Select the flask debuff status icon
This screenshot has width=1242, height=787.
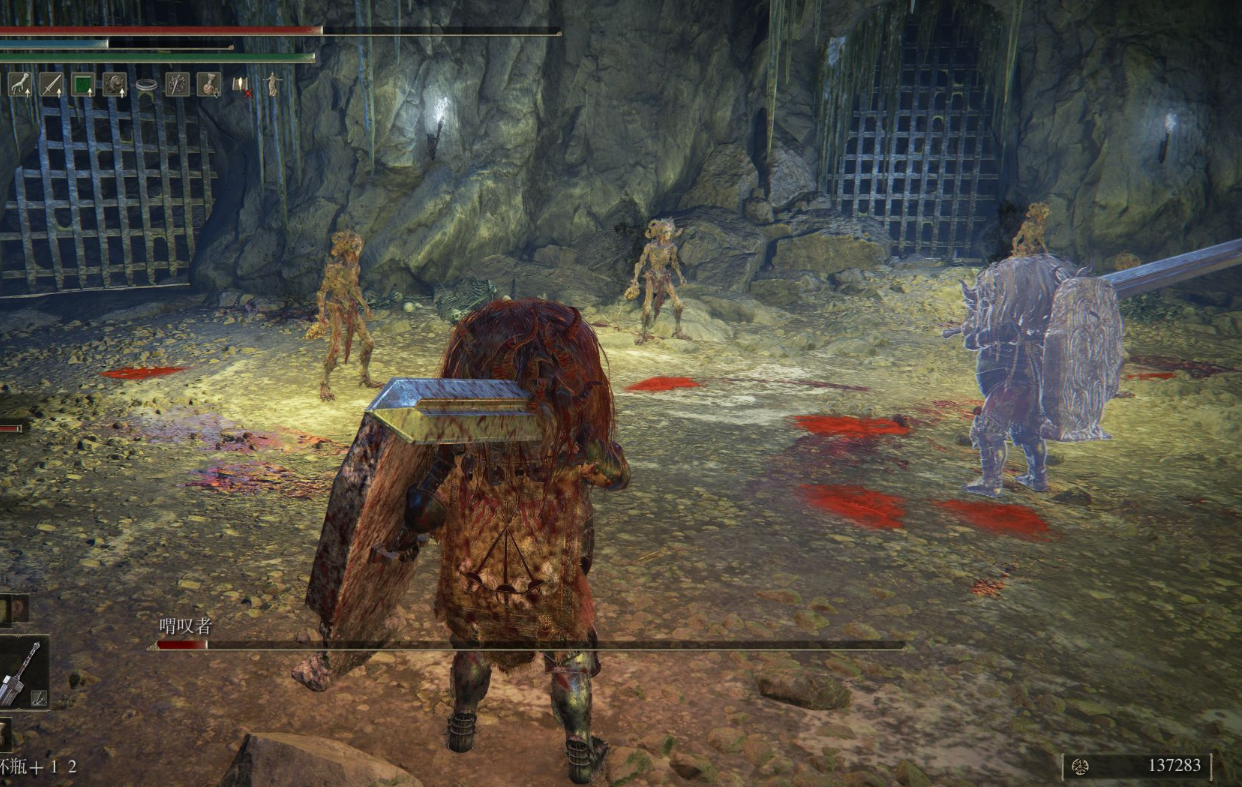pos(208,84)
